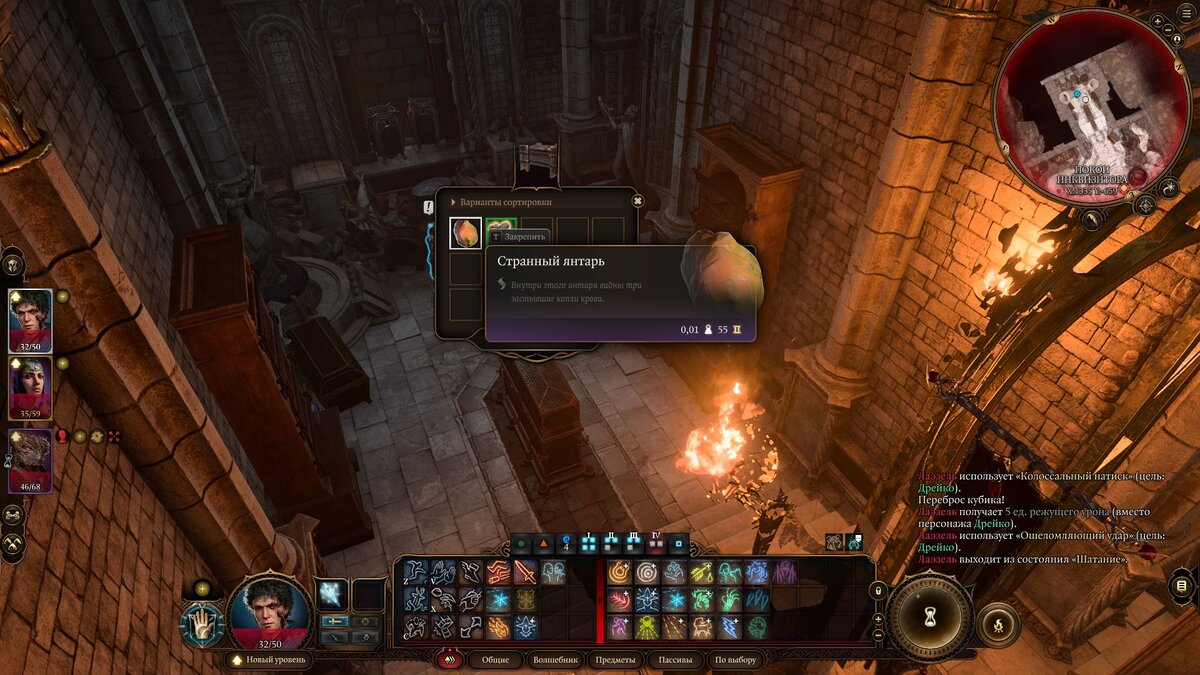Choose the По выбору custom tab
This screenshot has width=1200, height=675.
click(x=735, y=660)
